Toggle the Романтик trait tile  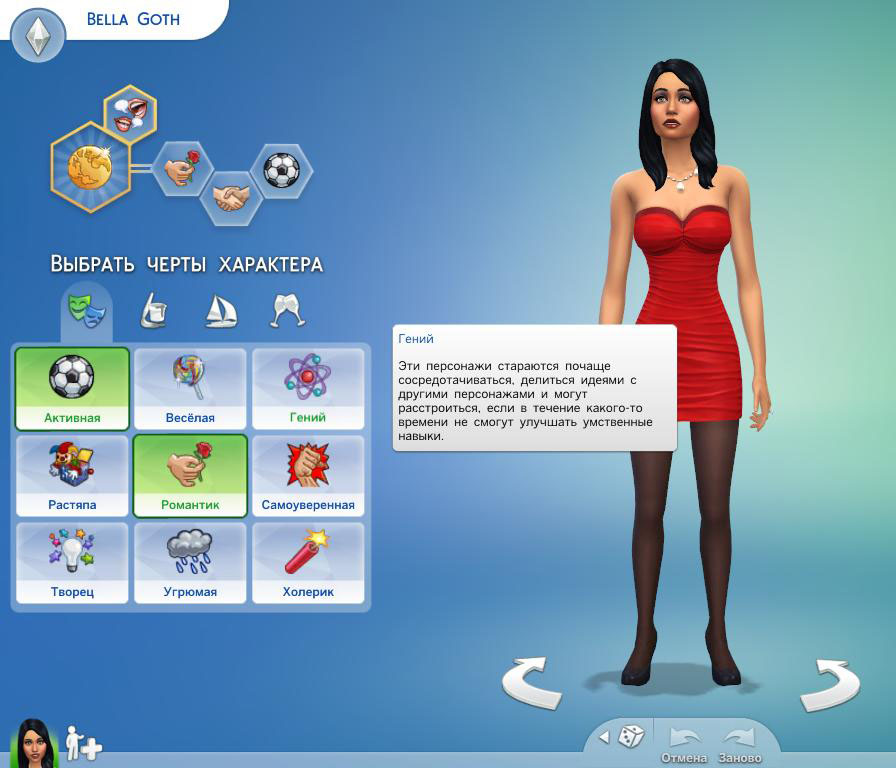[x=190, y=476]
